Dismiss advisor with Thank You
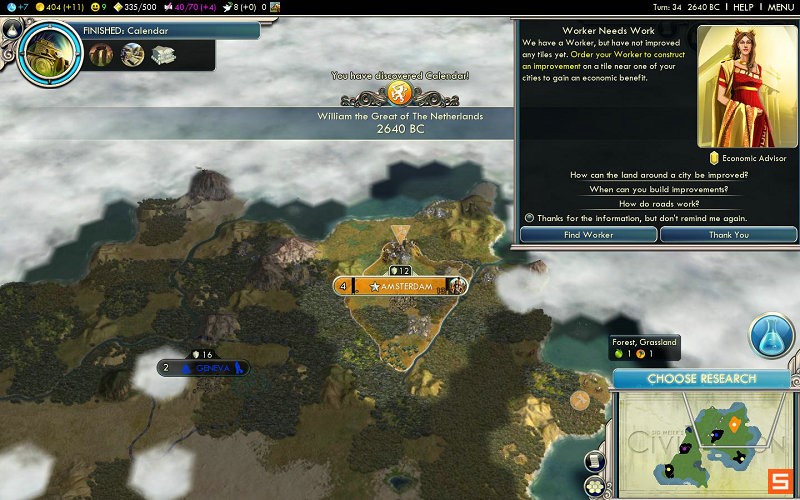The image size is (800, 500). pyautogui.click(x=728, y=234)
